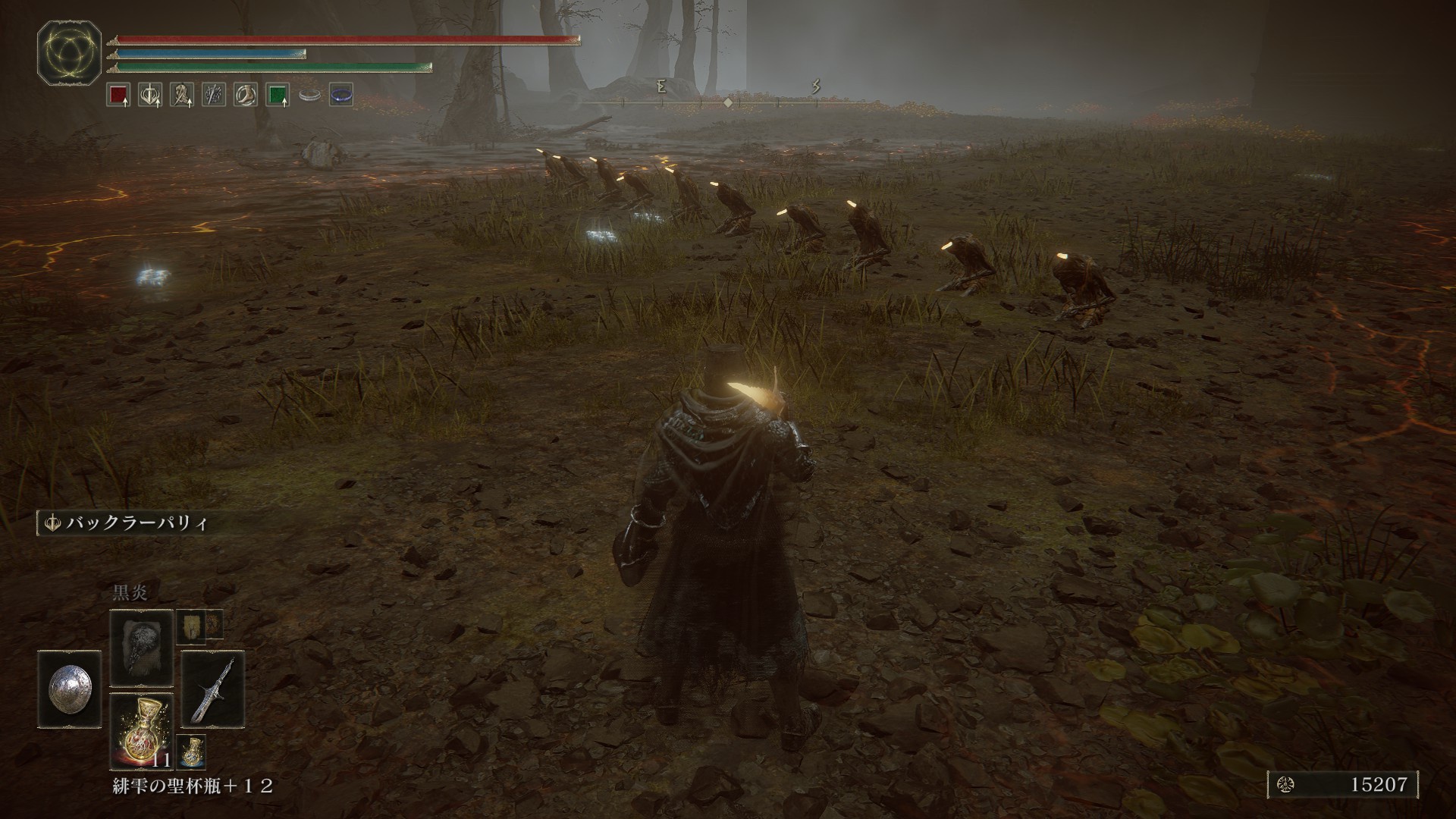Select the red square buff icon
This screenshot has height=819, width=1456.
coord(118,96)
